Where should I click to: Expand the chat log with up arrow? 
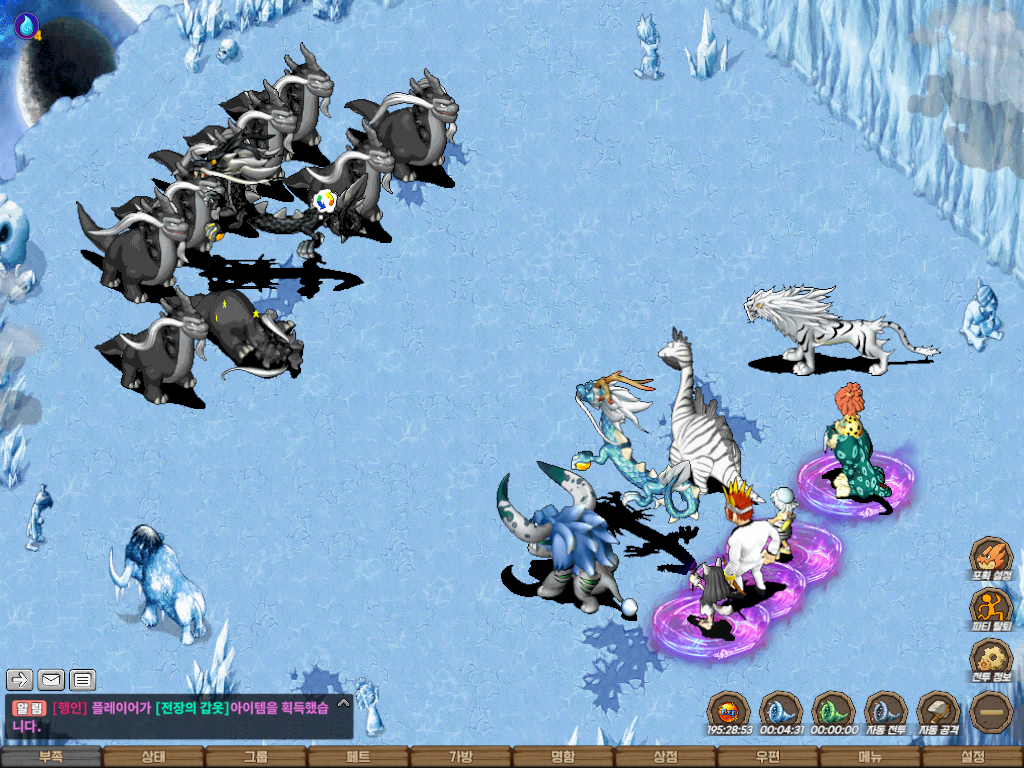(343, 703)
